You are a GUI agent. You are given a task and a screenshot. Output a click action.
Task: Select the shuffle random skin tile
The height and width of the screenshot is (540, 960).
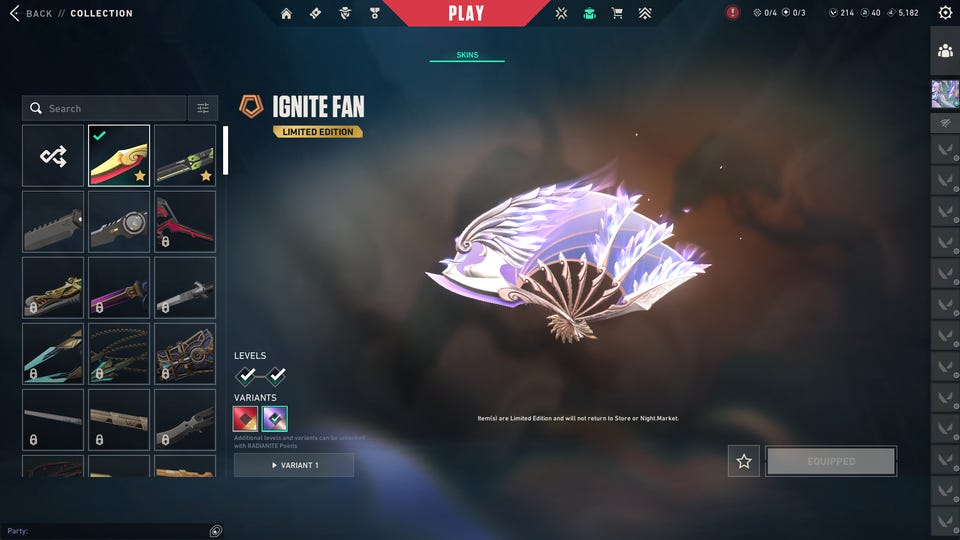[53, 156]
